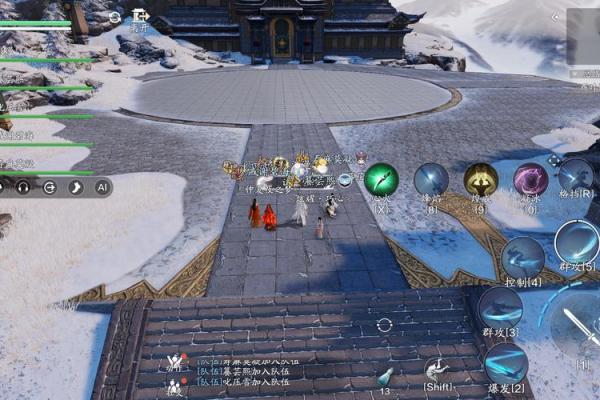Open the team chat log messages
This screenshot has width=600, height=400.
pos(240,370)
